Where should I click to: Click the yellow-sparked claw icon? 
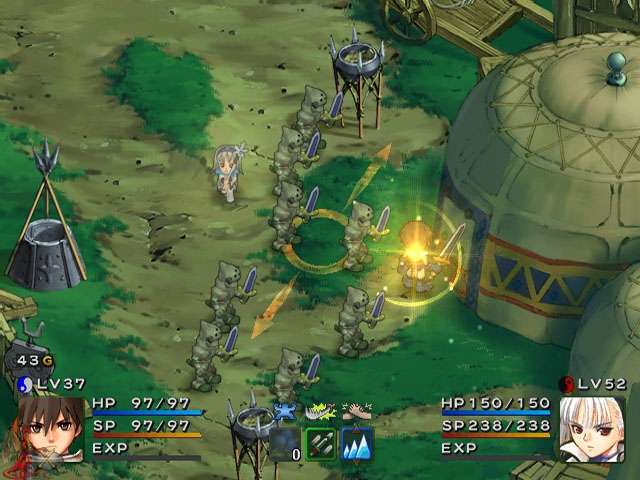[320, 411]
